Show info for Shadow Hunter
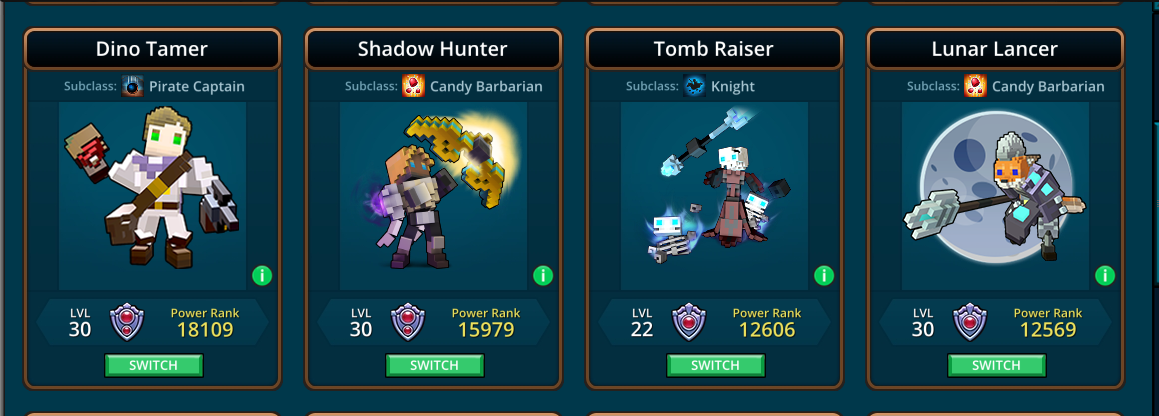This screenshot has width=1159, height=416. tap(543, 275)
